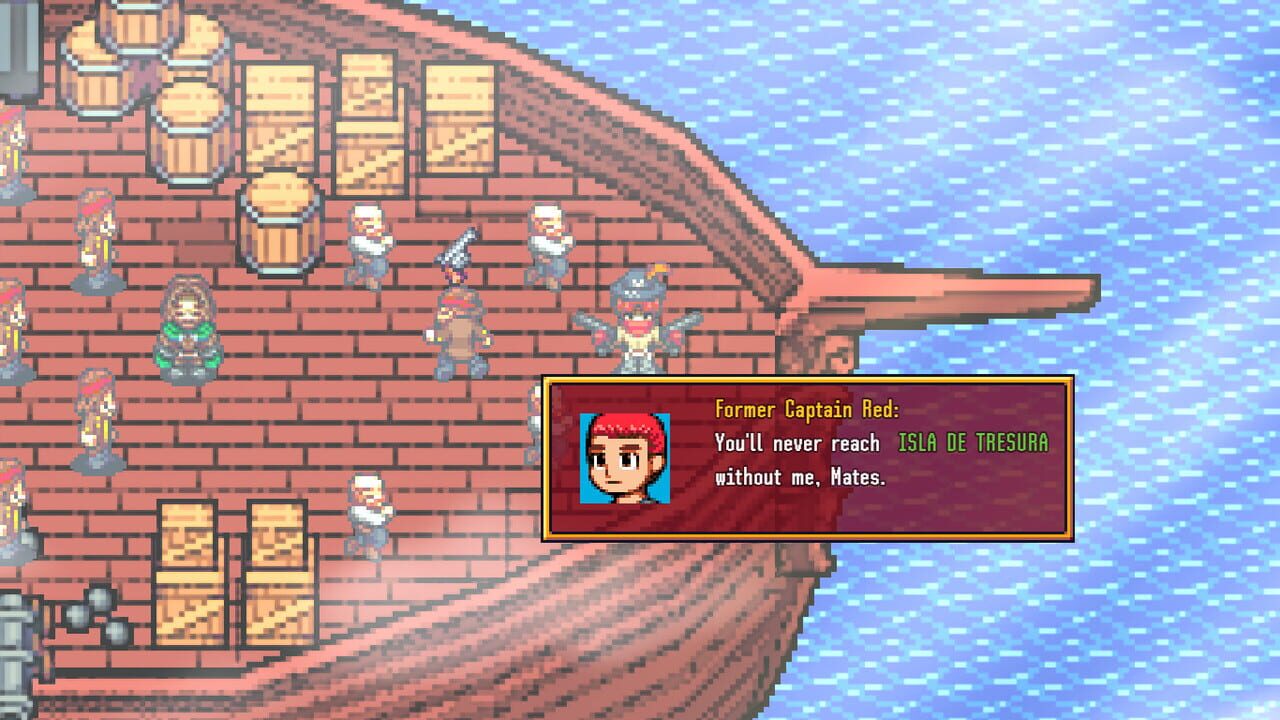Advance the dialogue by clicking the text box
Image resolution: width=1280 pixels, height=720 pixels.
[850, 470]
